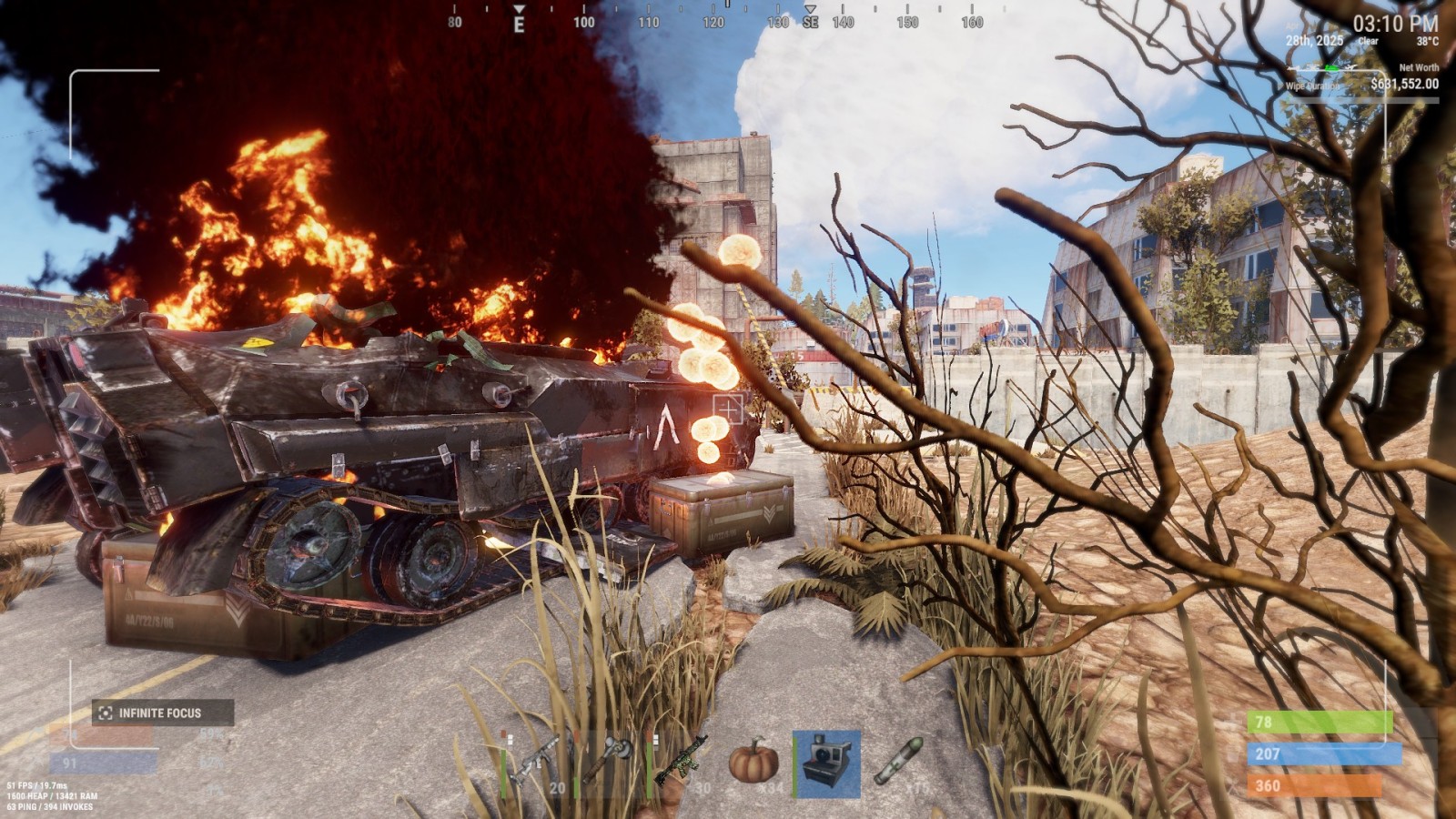Equip the stone hatchet from the hotbar
The width and height of the screenshot is (1456, 819).
pyautogui.click(x=607, y=763)
